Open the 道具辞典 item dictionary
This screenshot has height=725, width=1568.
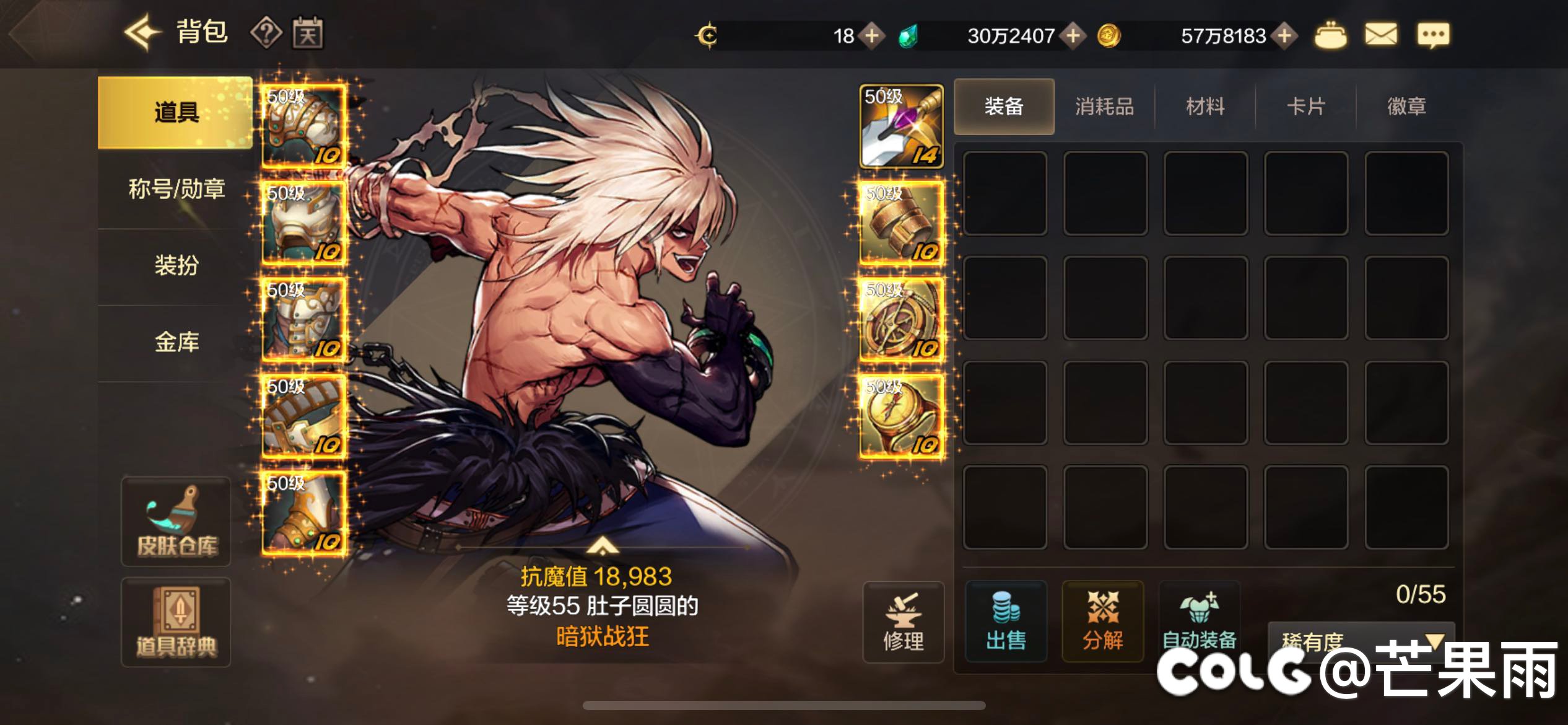pyautogui.click(x=176, y=622)
